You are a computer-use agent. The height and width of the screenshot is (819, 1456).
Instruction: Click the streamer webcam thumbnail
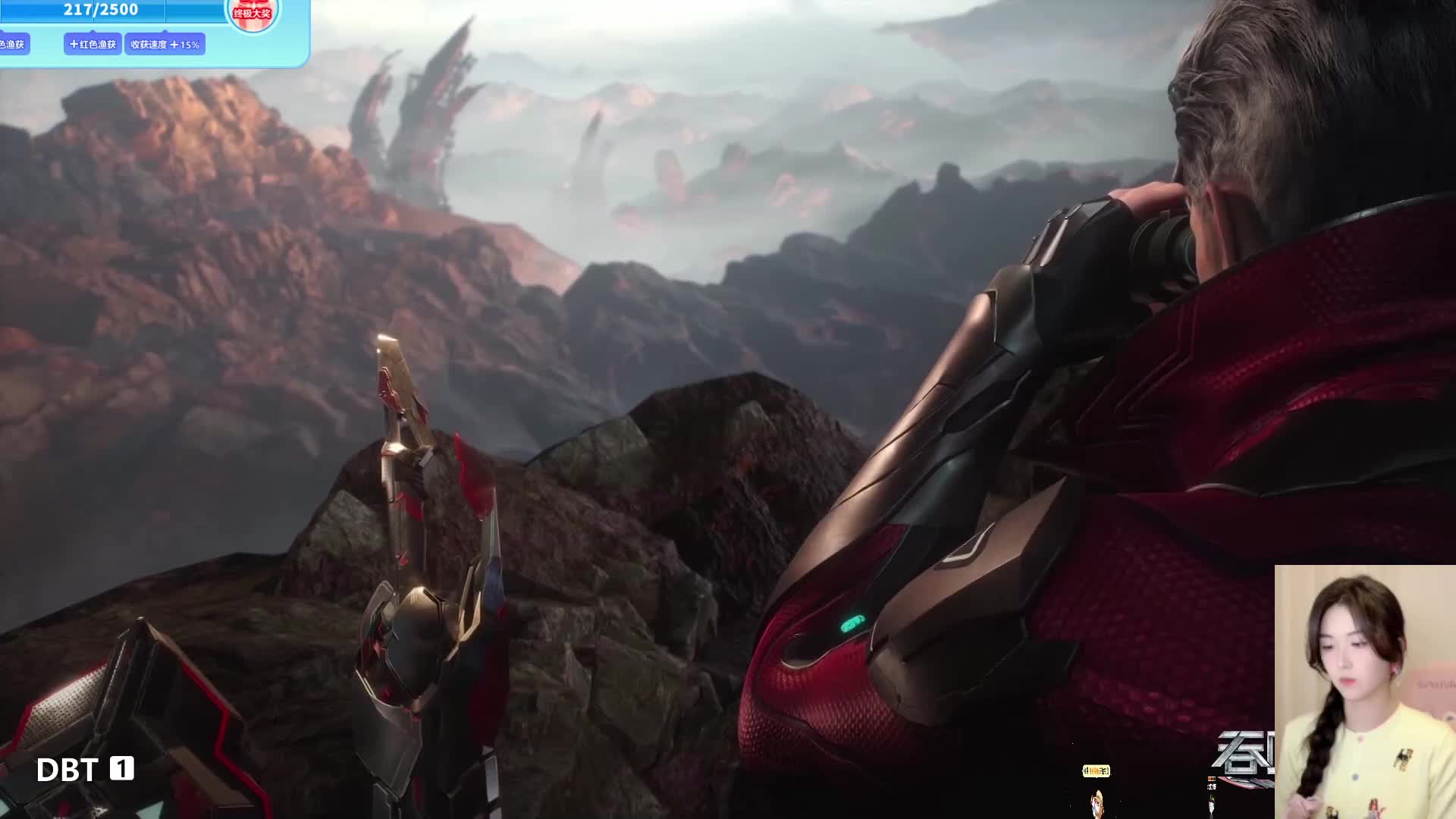pos(1365,692)
